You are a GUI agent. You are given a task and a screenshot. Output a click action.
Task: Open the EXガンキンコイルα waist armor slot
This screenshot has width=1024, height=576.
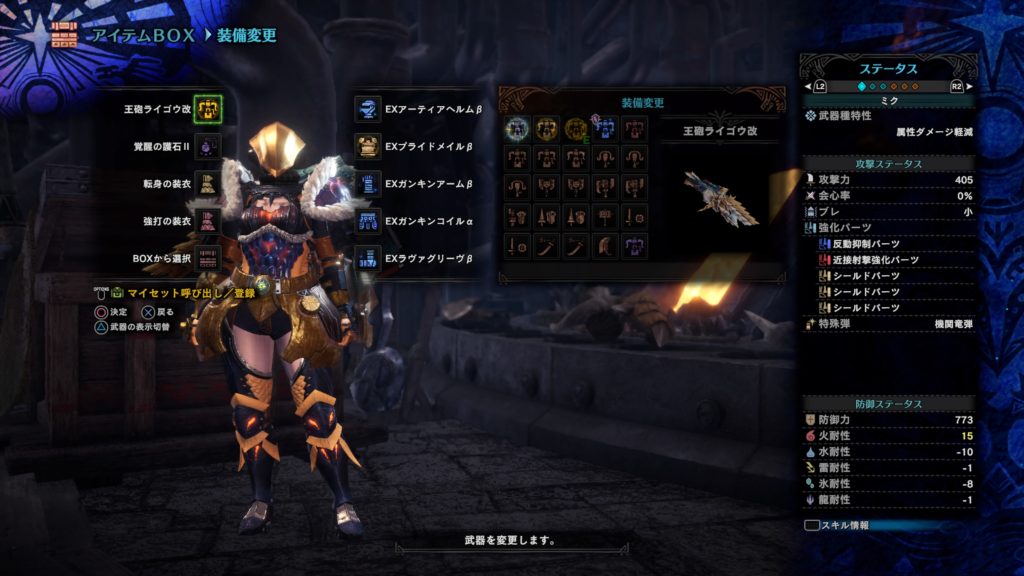click(x=368, y=220)
